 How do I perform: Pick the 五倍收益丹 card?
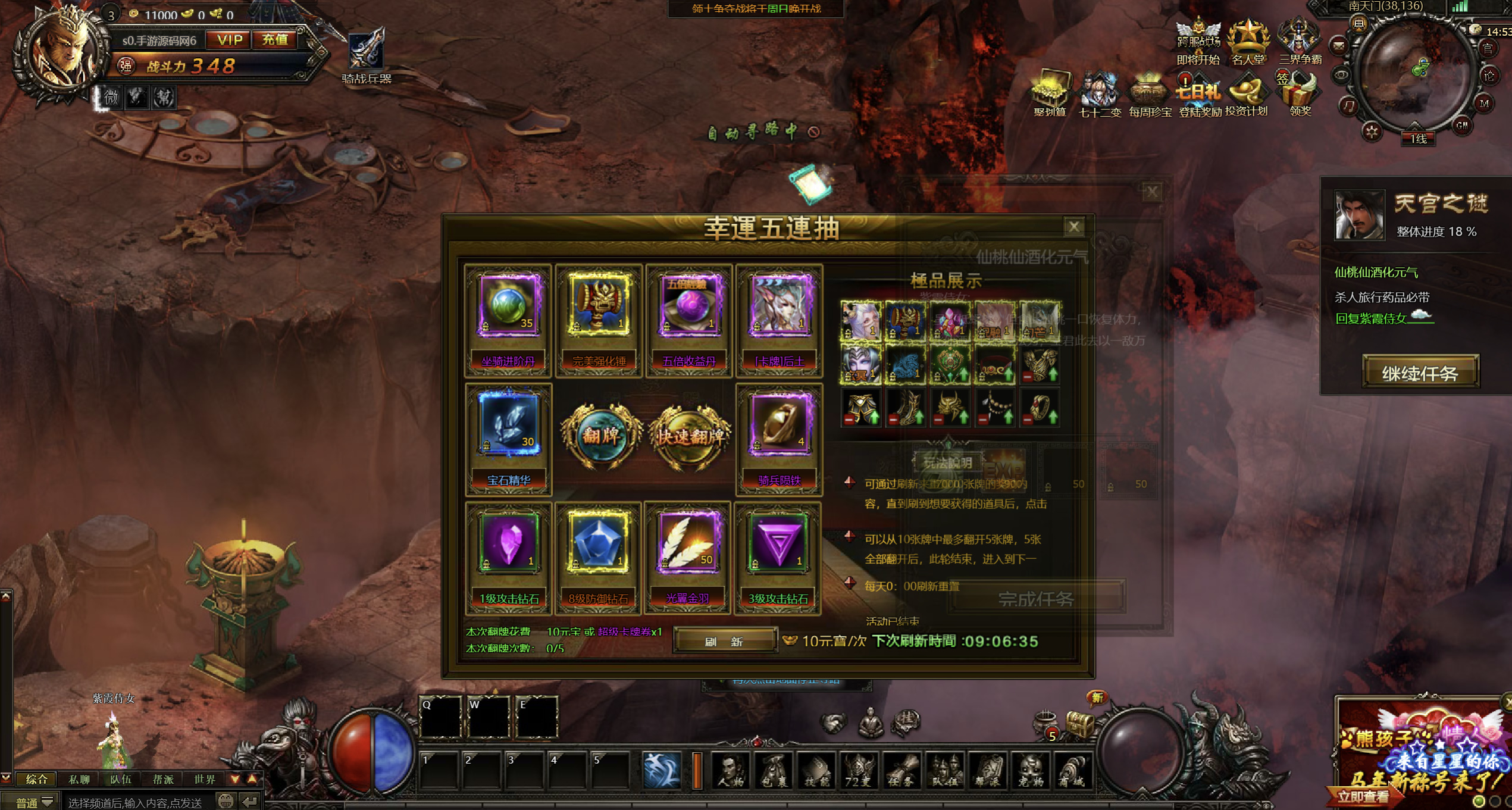point(689,320)
